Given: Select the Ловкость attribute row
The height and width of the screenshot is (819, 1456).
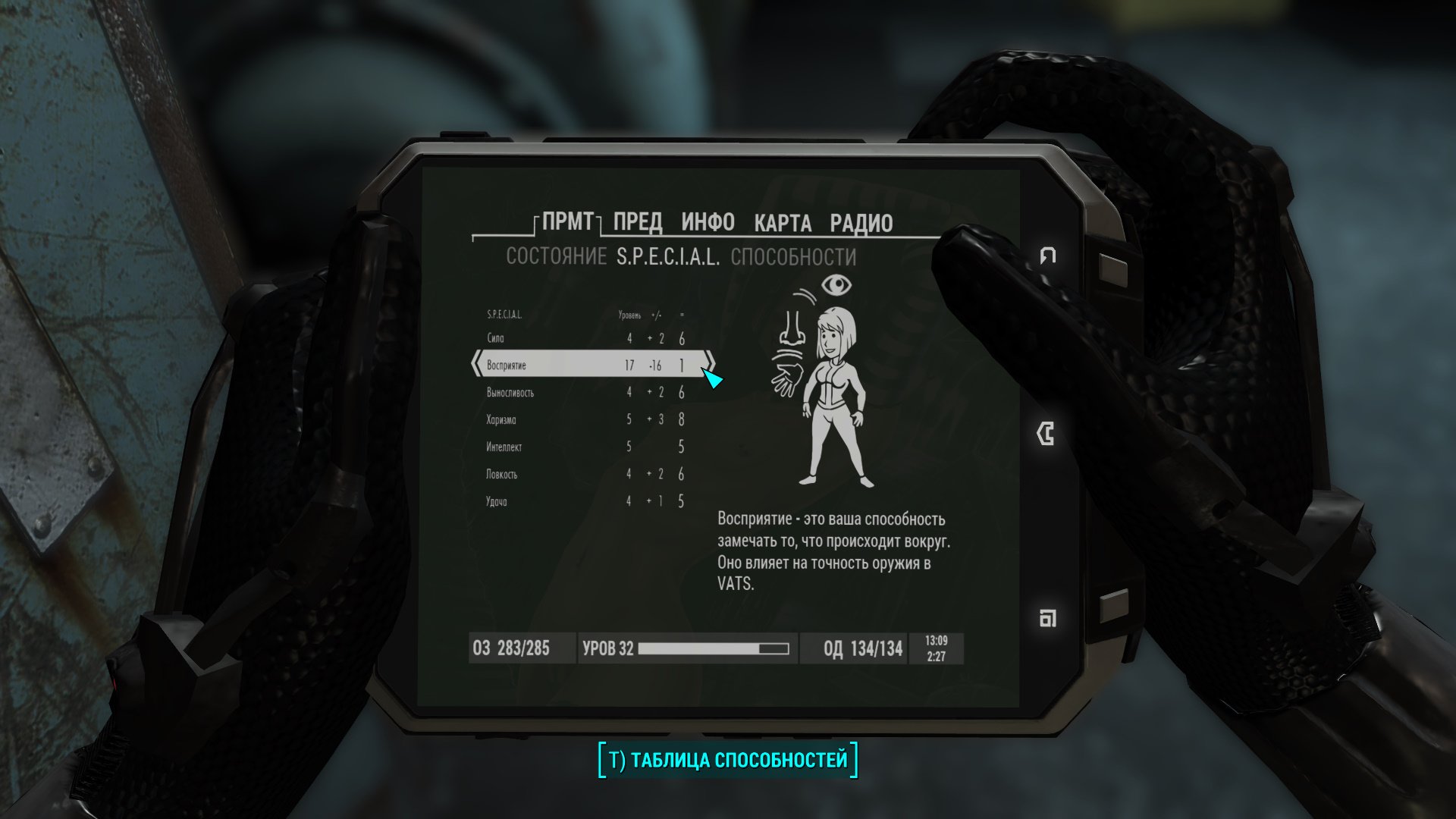Looking at the screenshot, I should 584,475.
